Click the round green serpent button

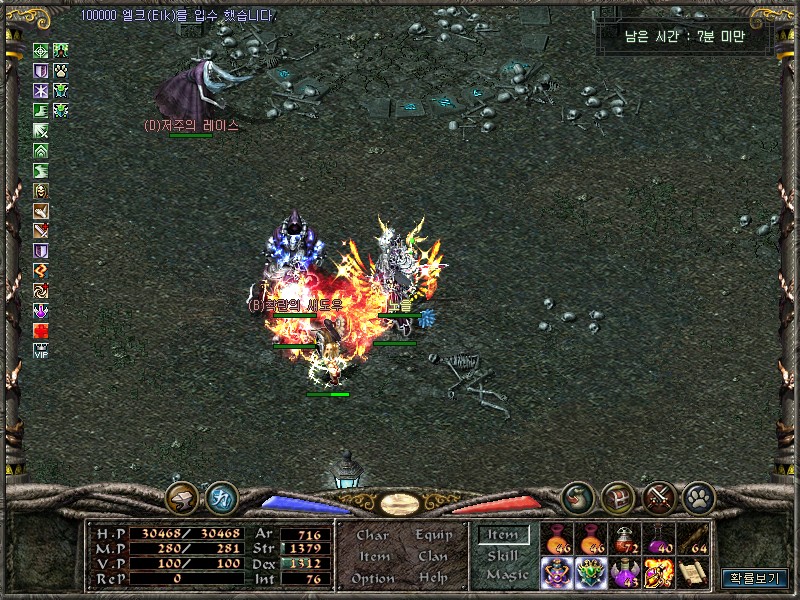pos(577,496)
